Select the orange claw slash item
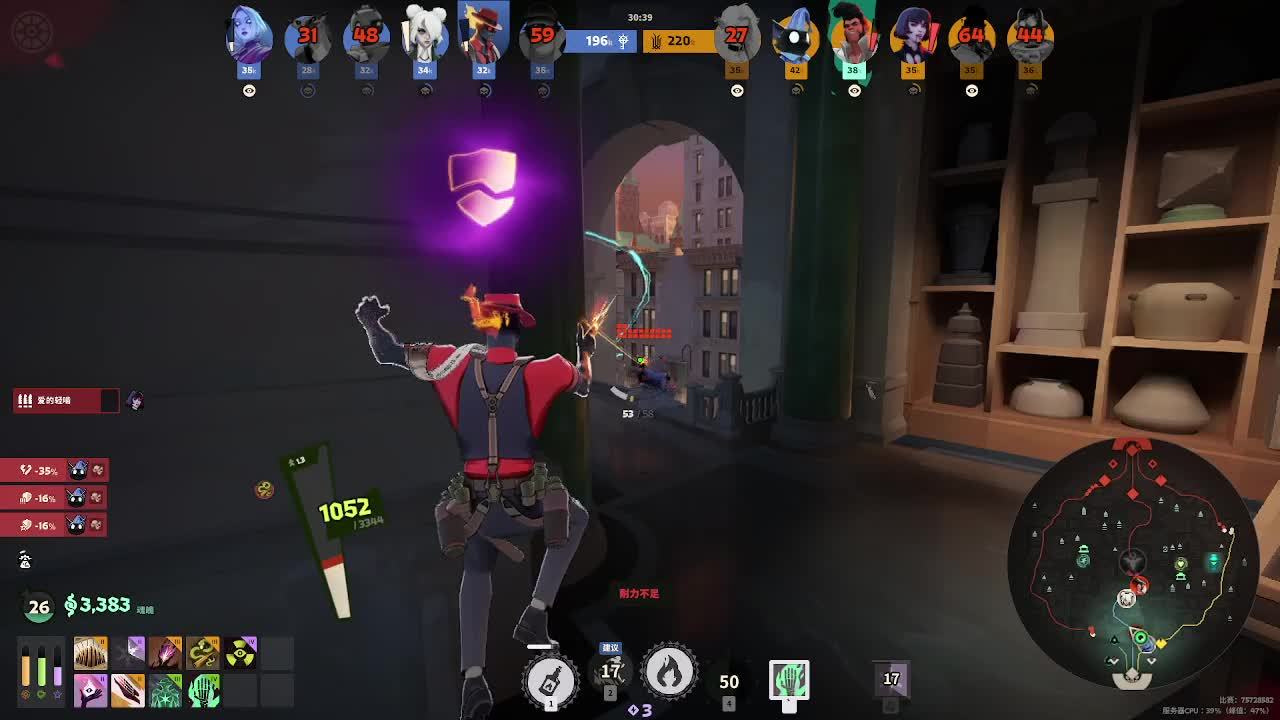Image resolution: width=1280 pixels, height=720 pixels. (x=128, y=690)
